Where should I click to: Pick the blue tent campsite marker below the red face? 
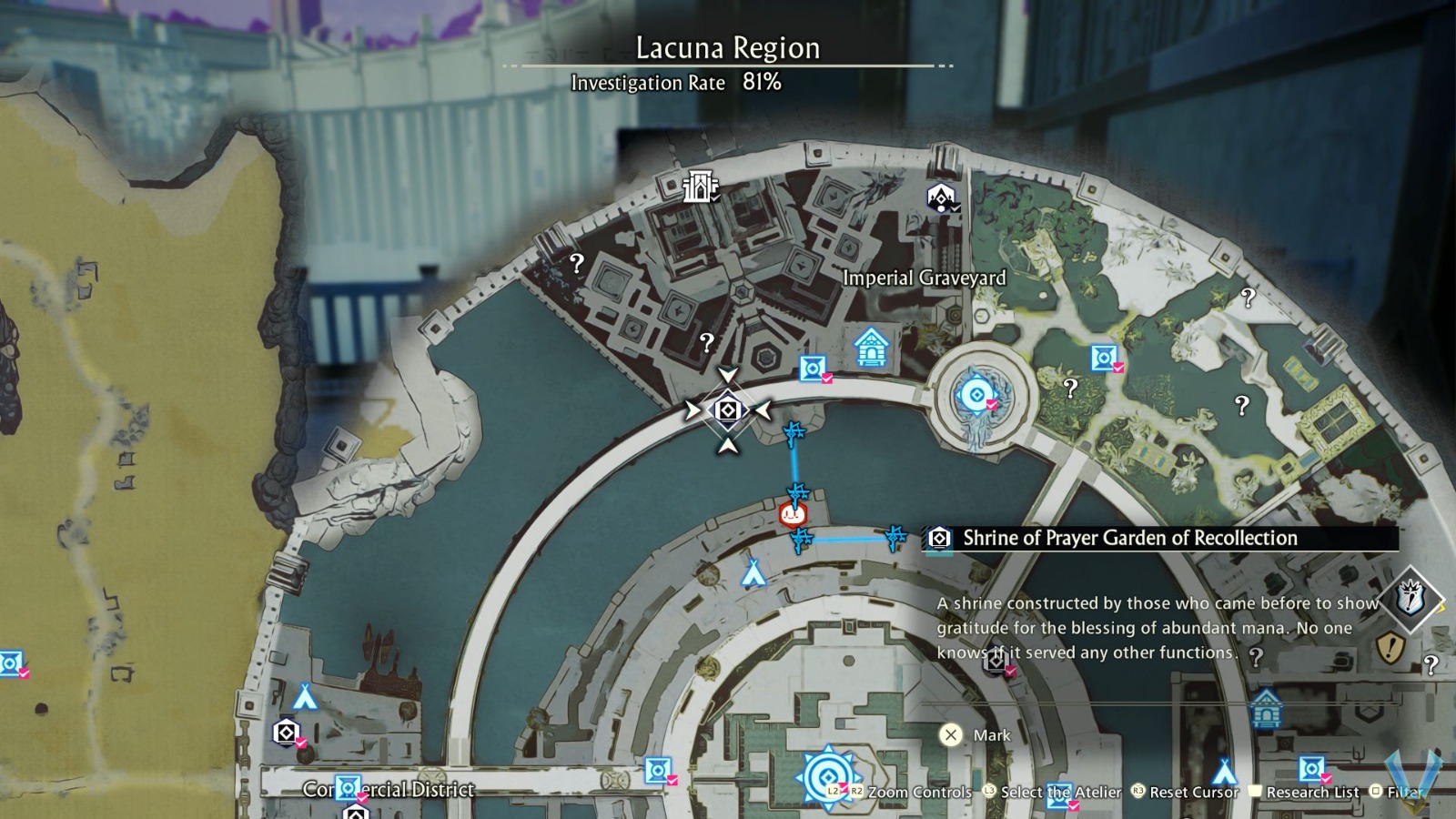click(753, 572)
